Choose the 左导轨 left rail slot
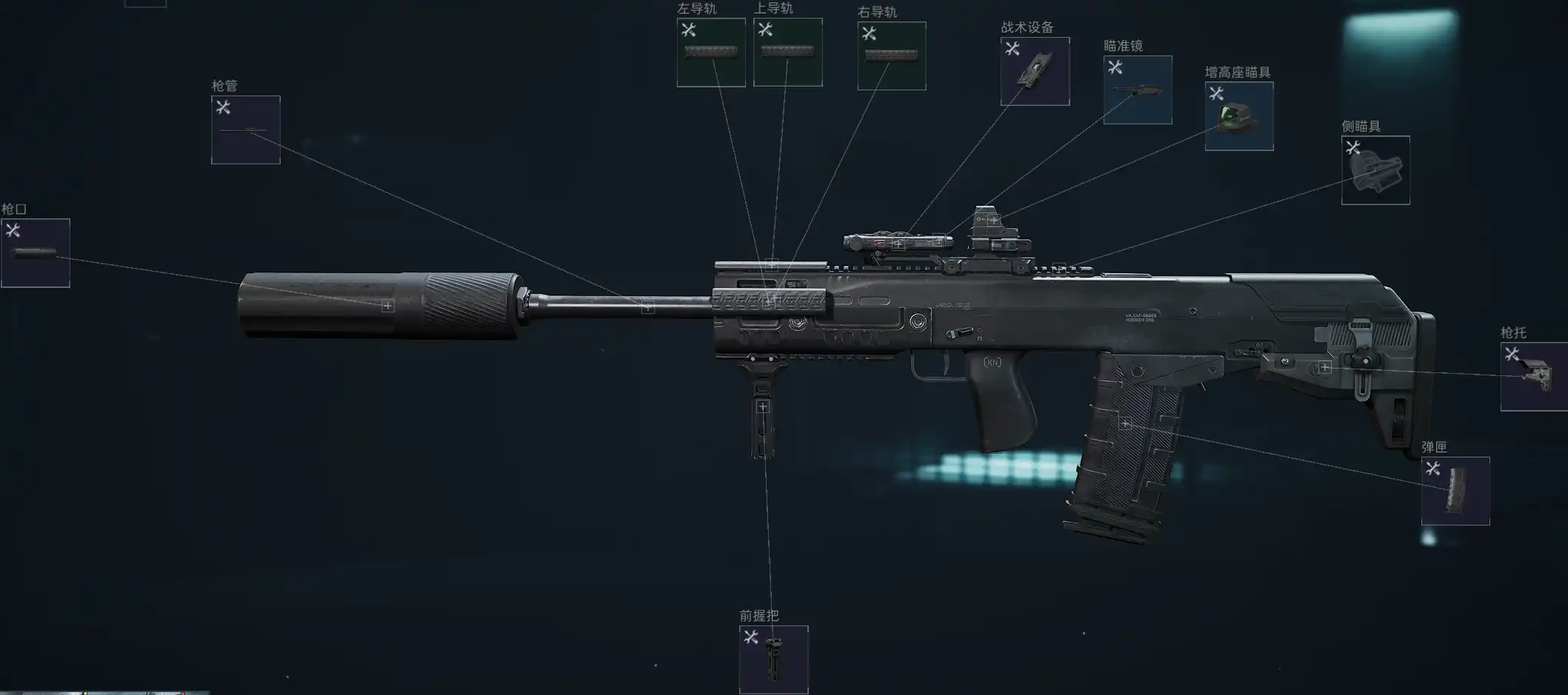Viewport: 1568px width, 695px height. (x=711, y=53)
